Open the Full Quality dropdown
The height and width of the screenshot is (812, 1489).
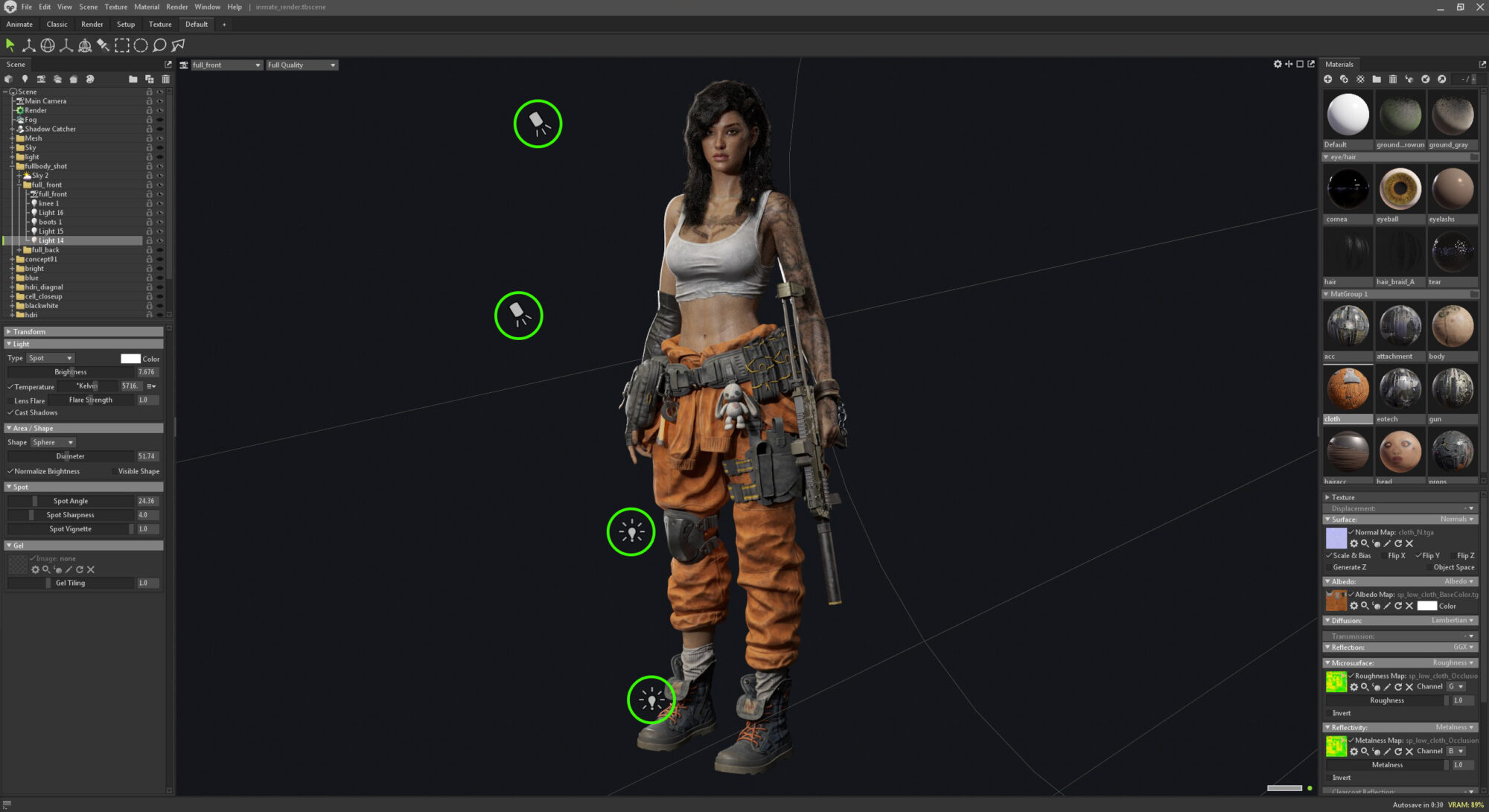[302, 65]
